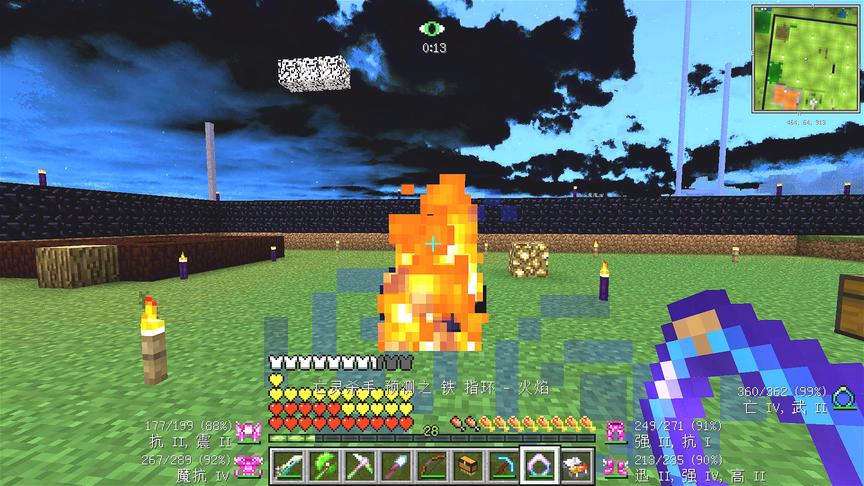The height and width of the screenshot is (486, 864).
Task: Click the green eye effect icon
Action: pyautogui.click(x=433, y=29)
